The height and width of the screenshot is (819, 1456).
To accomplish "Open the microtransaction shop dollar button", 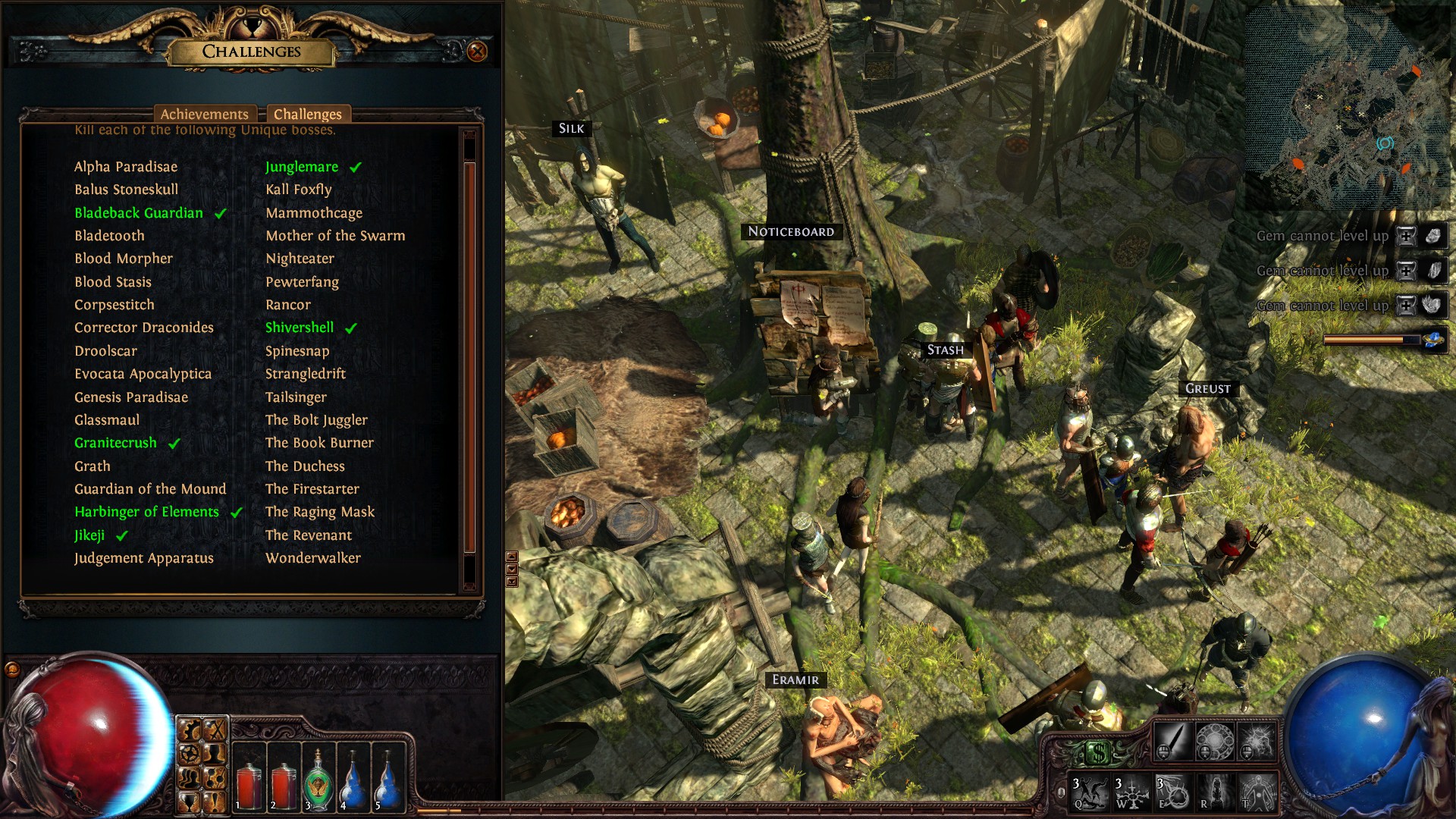I will pos(1097,753).
